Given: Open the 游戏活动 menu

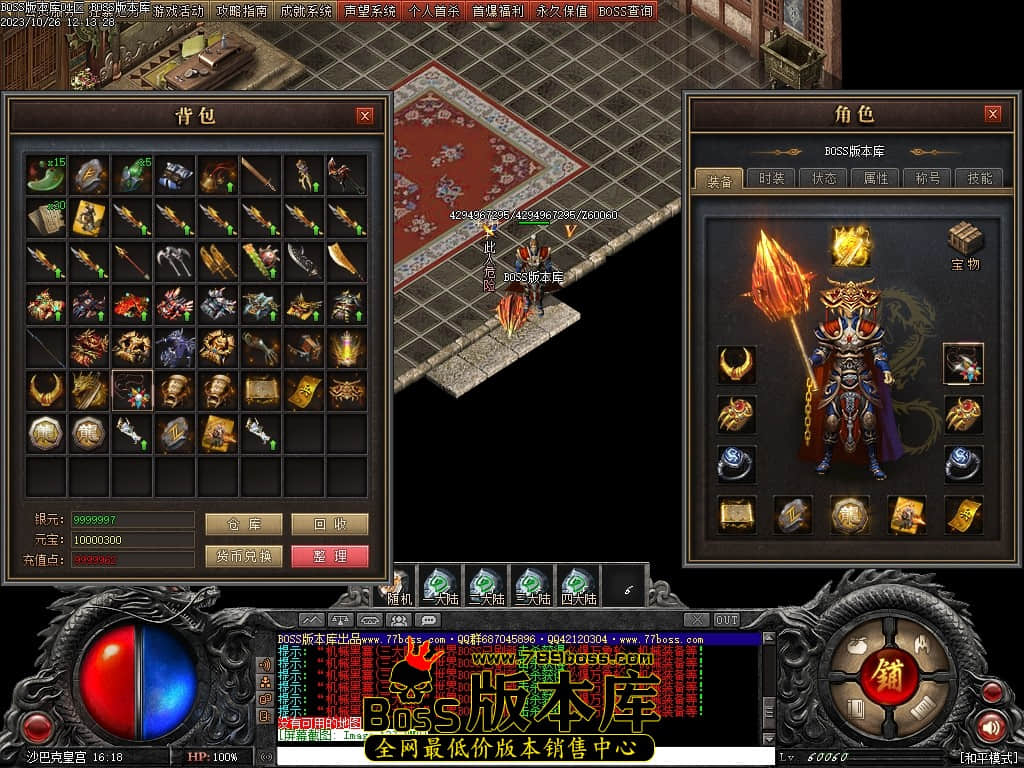Looking at the screenshot, I should pyautogui.click(x=179, y=11).
